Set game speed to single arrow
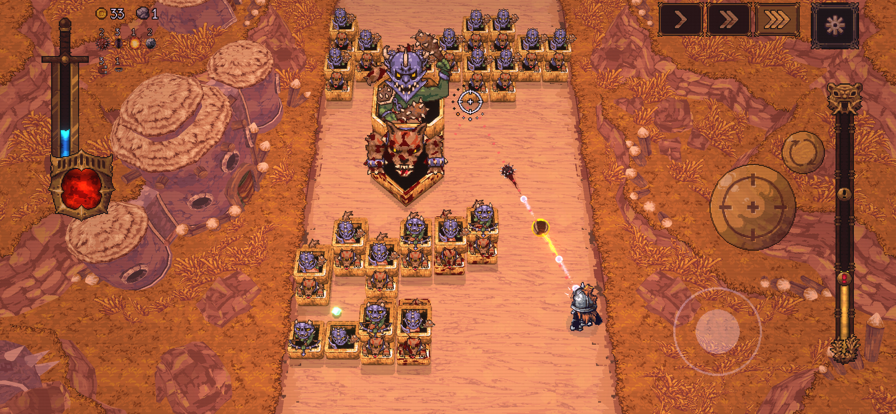Image resolution: width=896 pixels, height=414 pixels. 680,19
